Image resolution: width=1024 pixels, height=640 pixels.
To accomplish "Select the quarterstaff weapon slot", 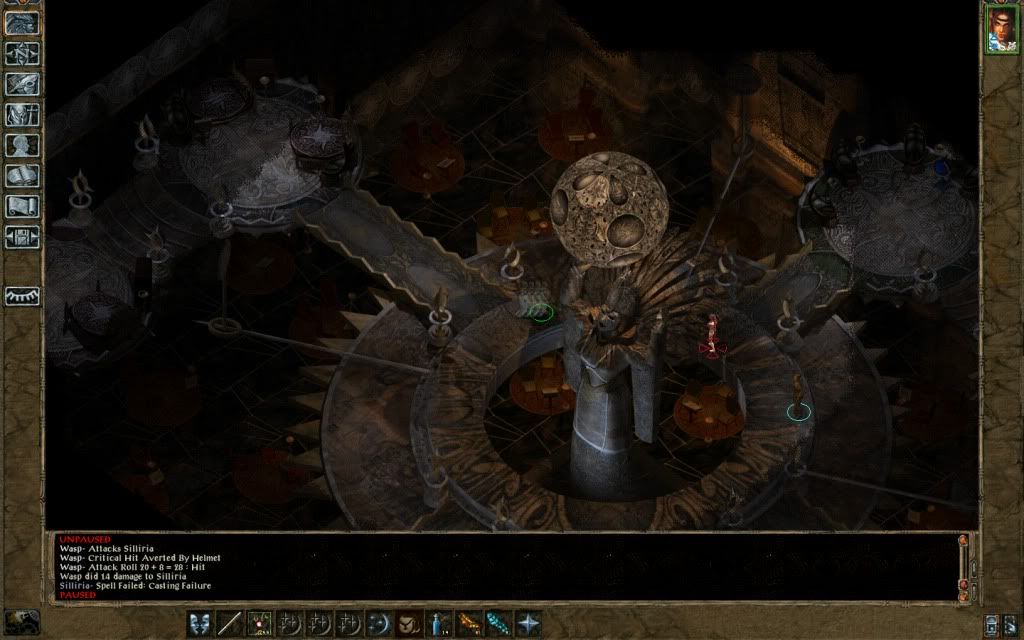I will [230, 622].
